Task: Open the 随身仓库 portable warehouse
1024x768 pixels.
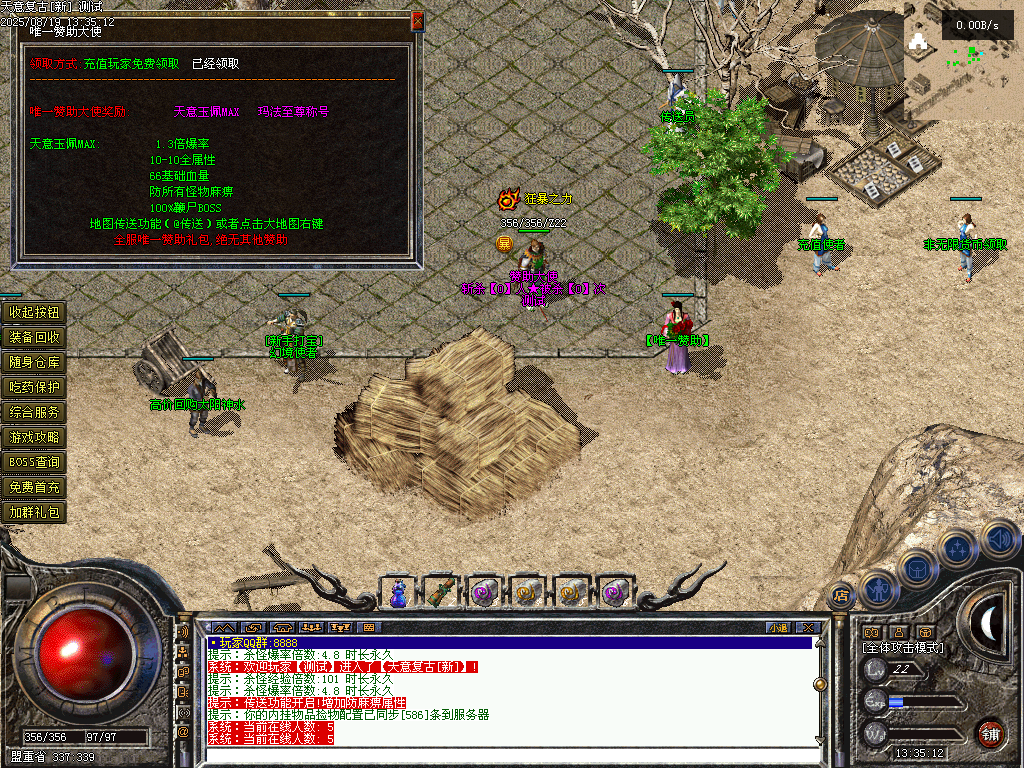Action: [35, 362]
